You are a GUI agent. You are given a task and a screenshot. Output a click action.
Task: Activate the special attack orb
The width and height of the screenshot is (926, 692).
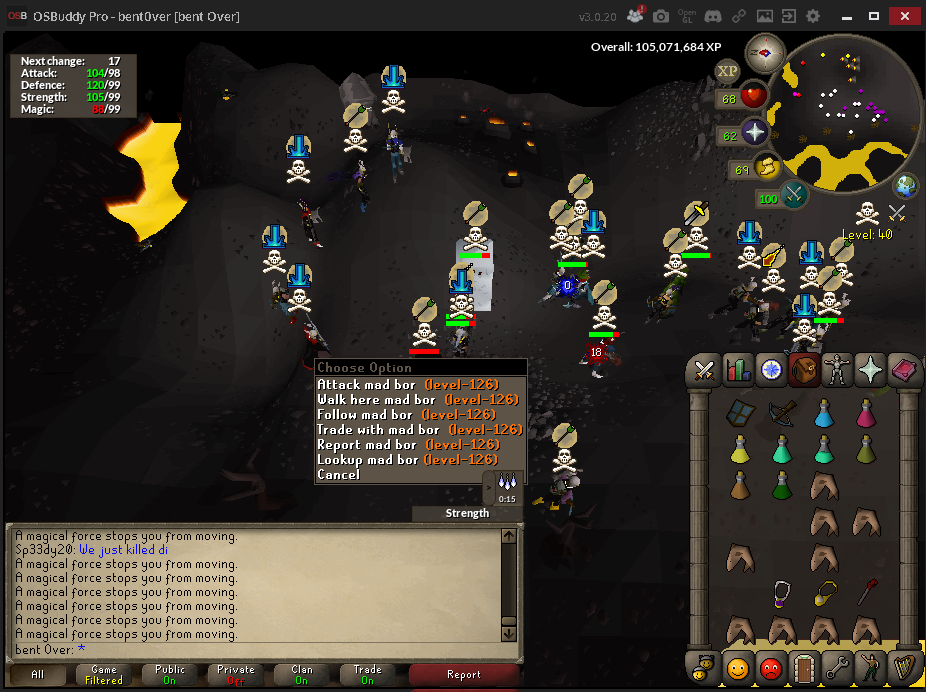point(795,196)
